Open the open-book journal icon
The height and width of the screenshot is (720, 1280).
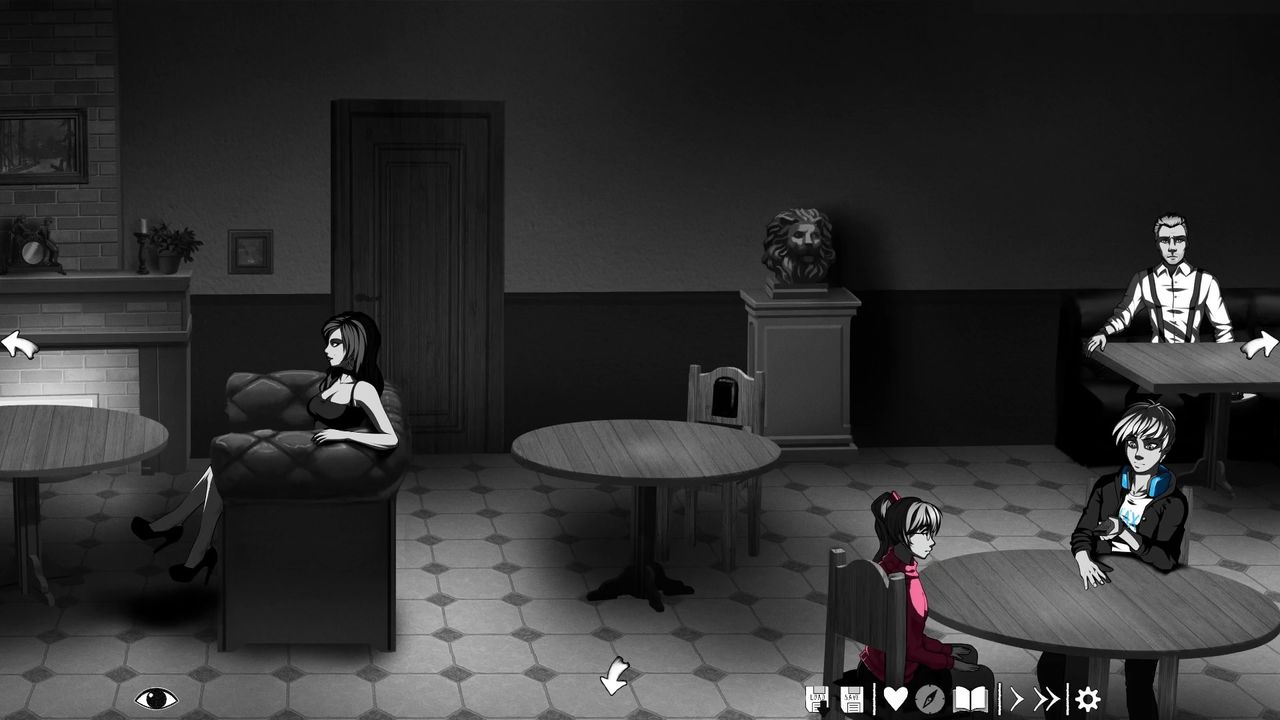(x=970, y=698)
